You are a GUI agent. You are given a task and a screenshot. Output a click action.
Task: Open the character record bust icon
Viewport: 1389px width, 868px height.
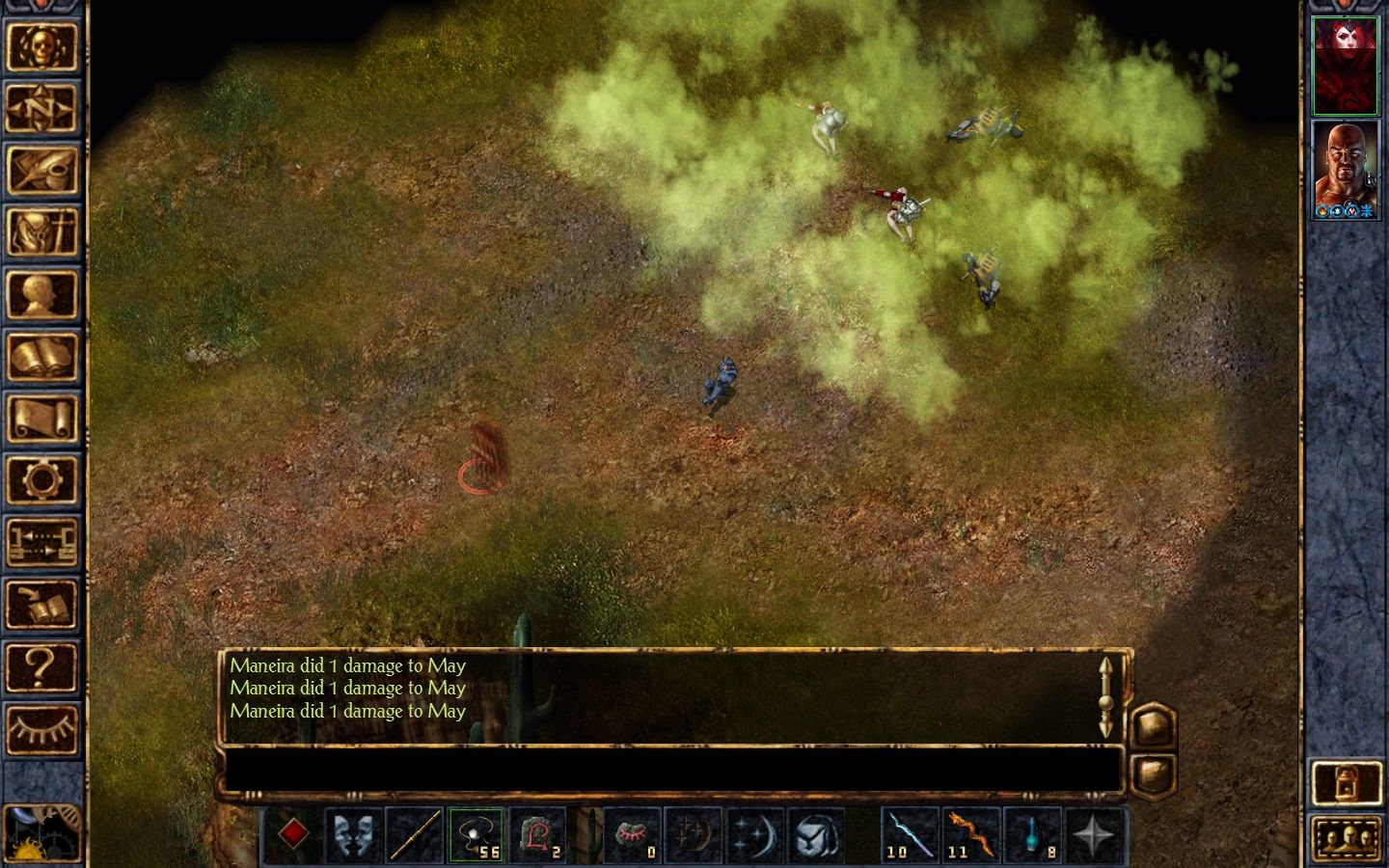click(x=41, y=294)
